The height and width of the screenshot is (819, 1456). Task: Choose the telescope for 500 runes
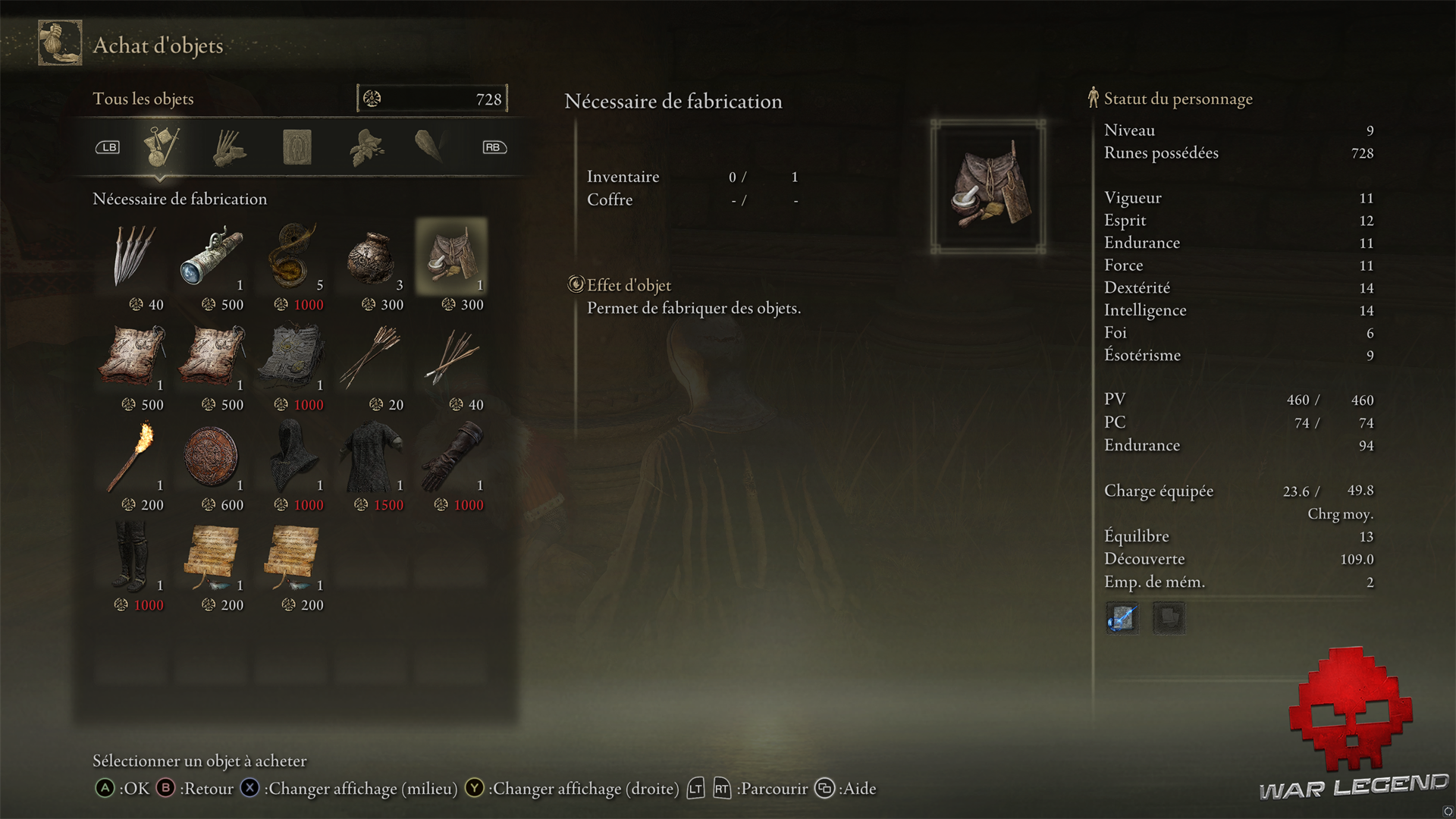coord(212,256)
